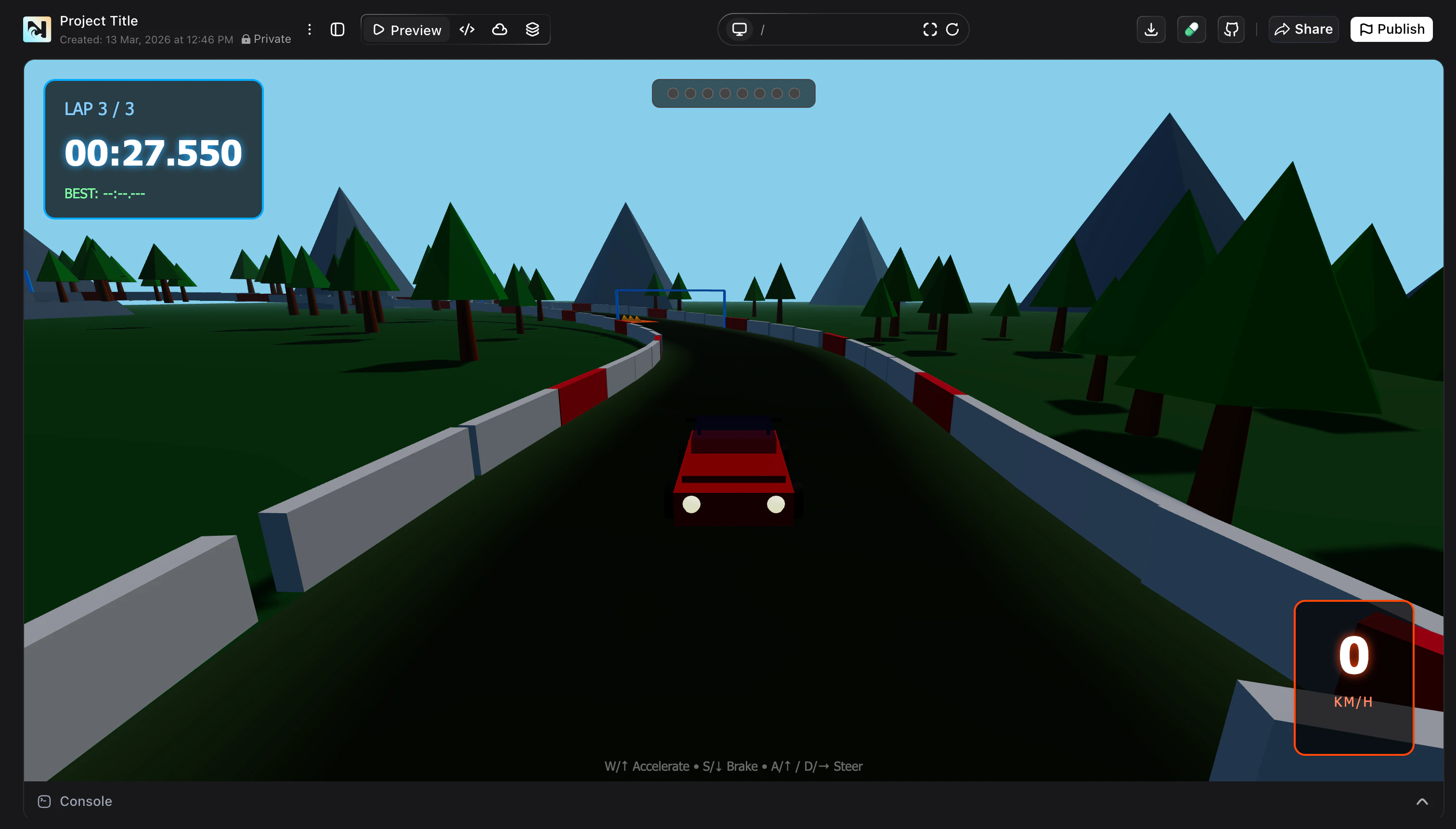Click the lap progress dots indicator
This screenshot has width=1456, height=829.
(x=733, y=93)
